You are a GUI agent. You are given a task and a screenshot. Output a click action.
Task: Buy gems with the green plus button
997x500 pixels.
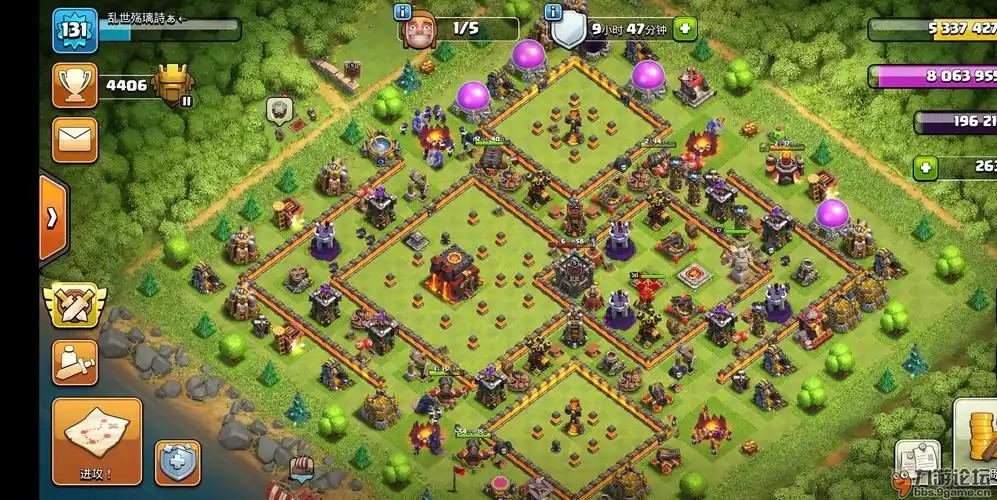click(925, 168)
